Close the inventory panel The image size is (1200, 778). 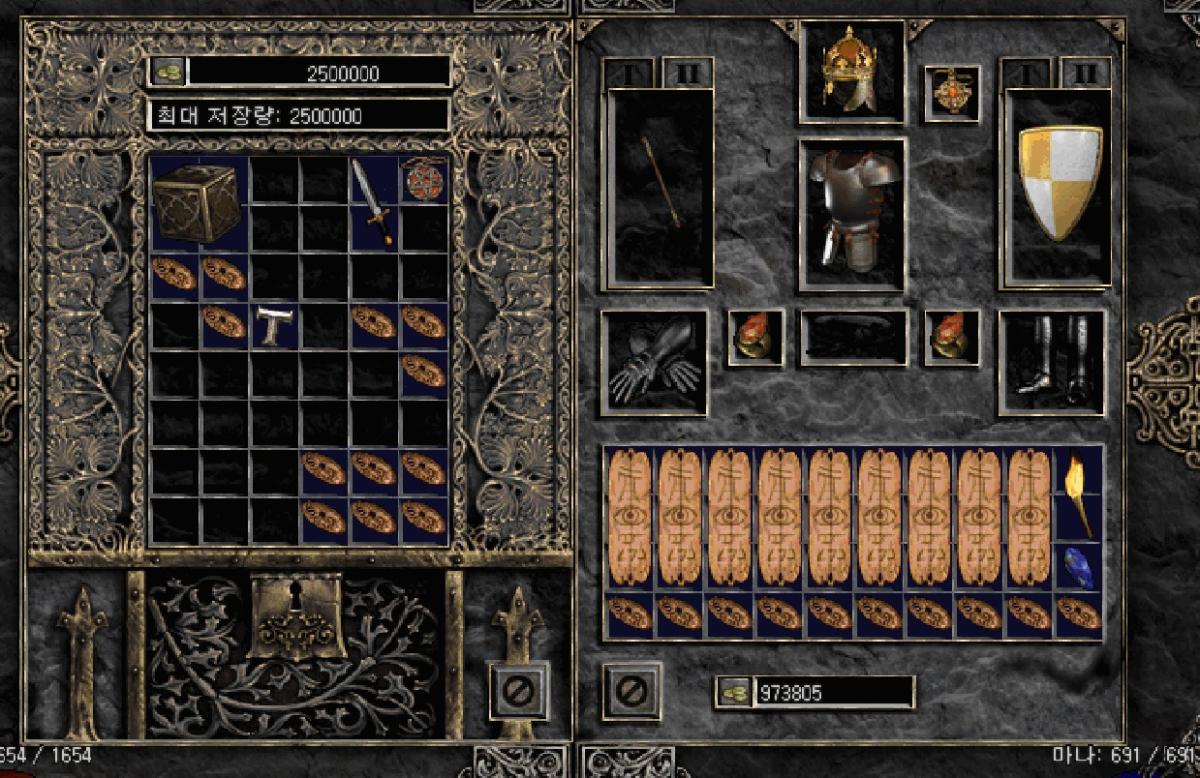click(x=633, y=689)
